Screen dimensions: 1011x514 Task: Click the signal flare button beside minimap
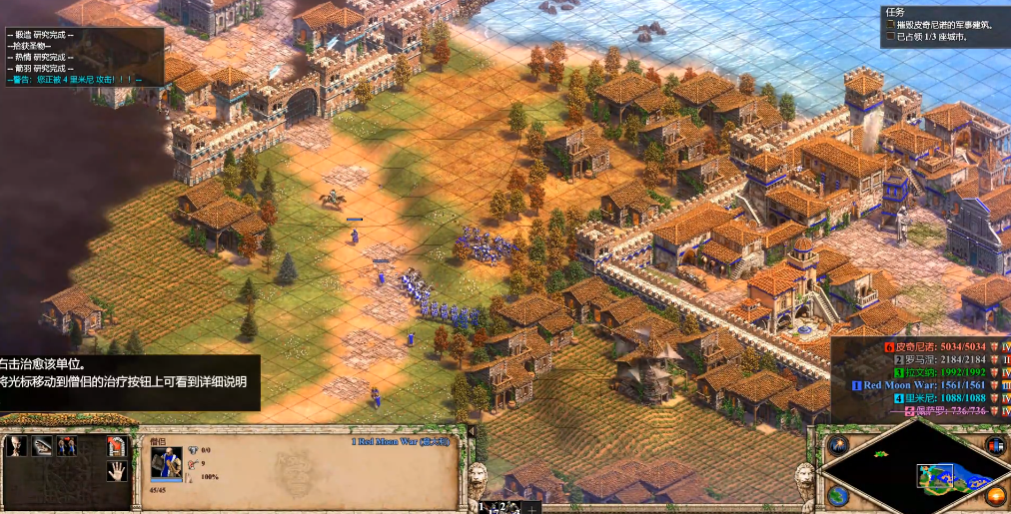[x=839, y=445]
